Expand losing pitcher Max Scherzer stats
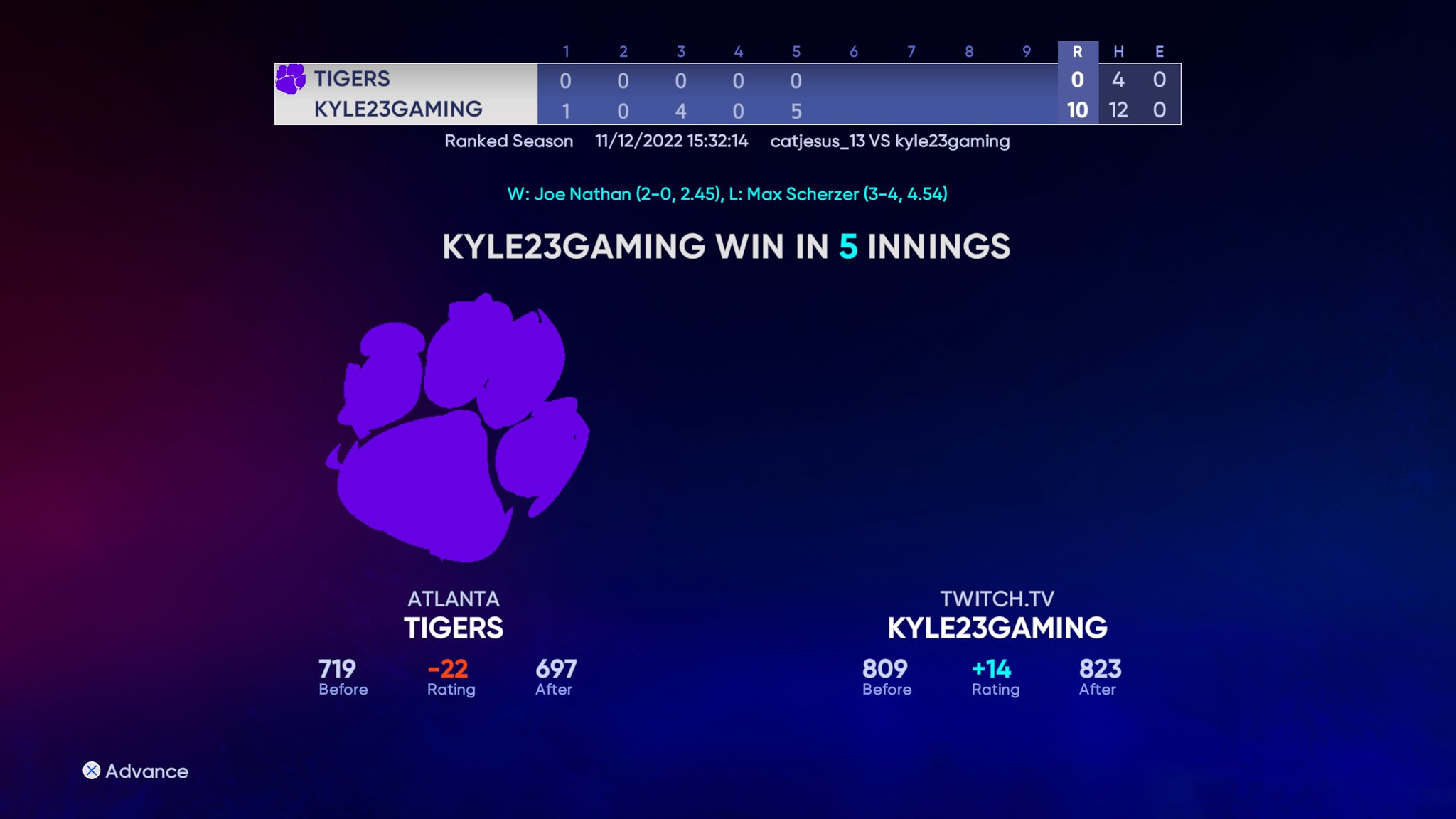1456x819 pixels. coord(839,193)
